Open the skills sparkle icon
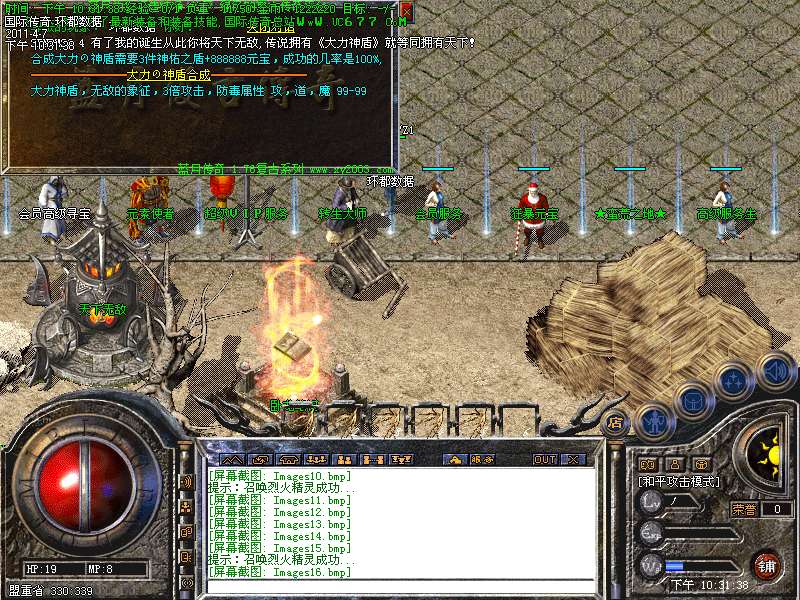This screenshot has width=800, height=600. tap(733, 381)
